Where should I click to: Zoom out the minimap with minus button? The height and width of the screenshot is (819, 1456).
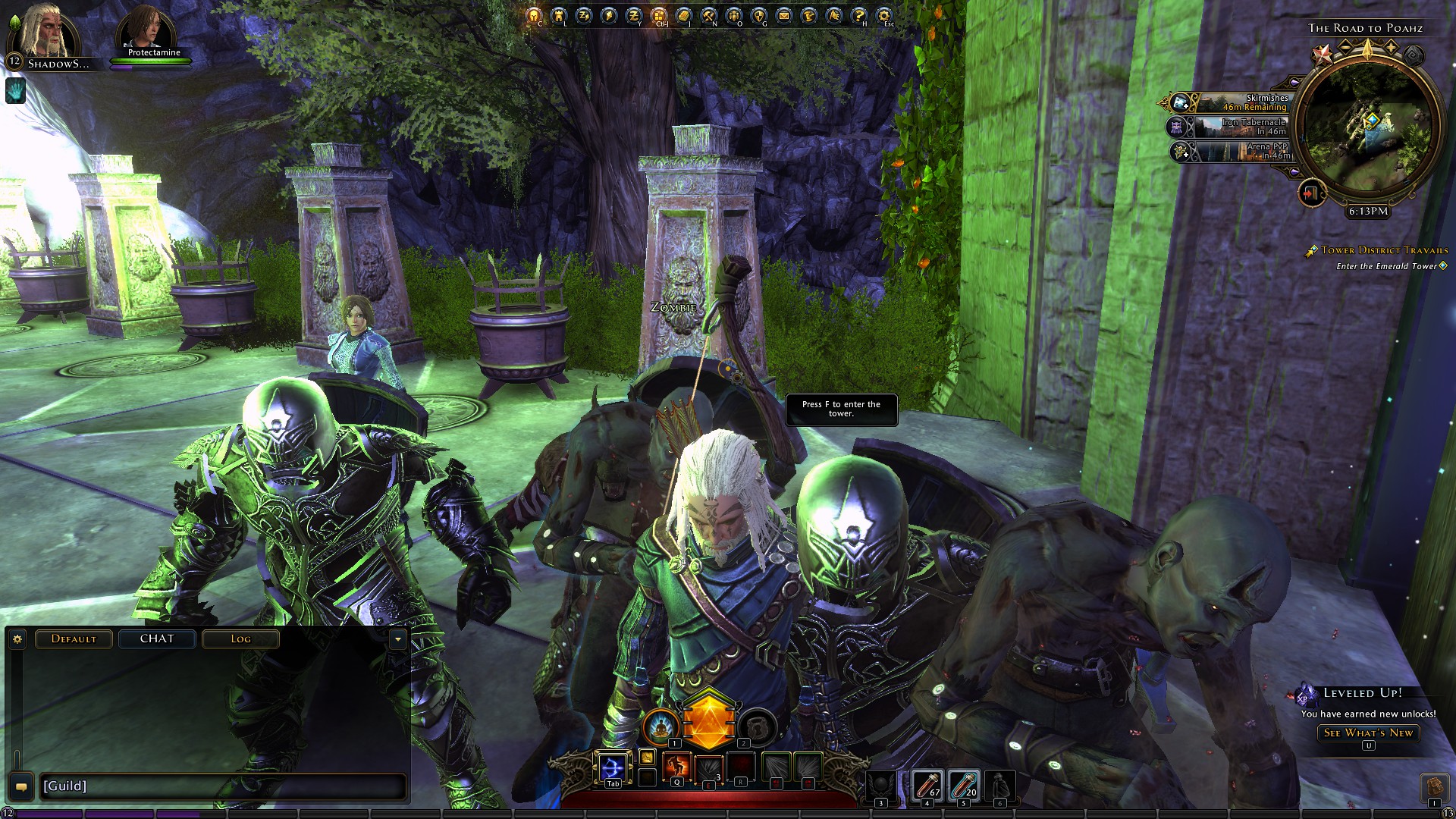point(1345,47)
